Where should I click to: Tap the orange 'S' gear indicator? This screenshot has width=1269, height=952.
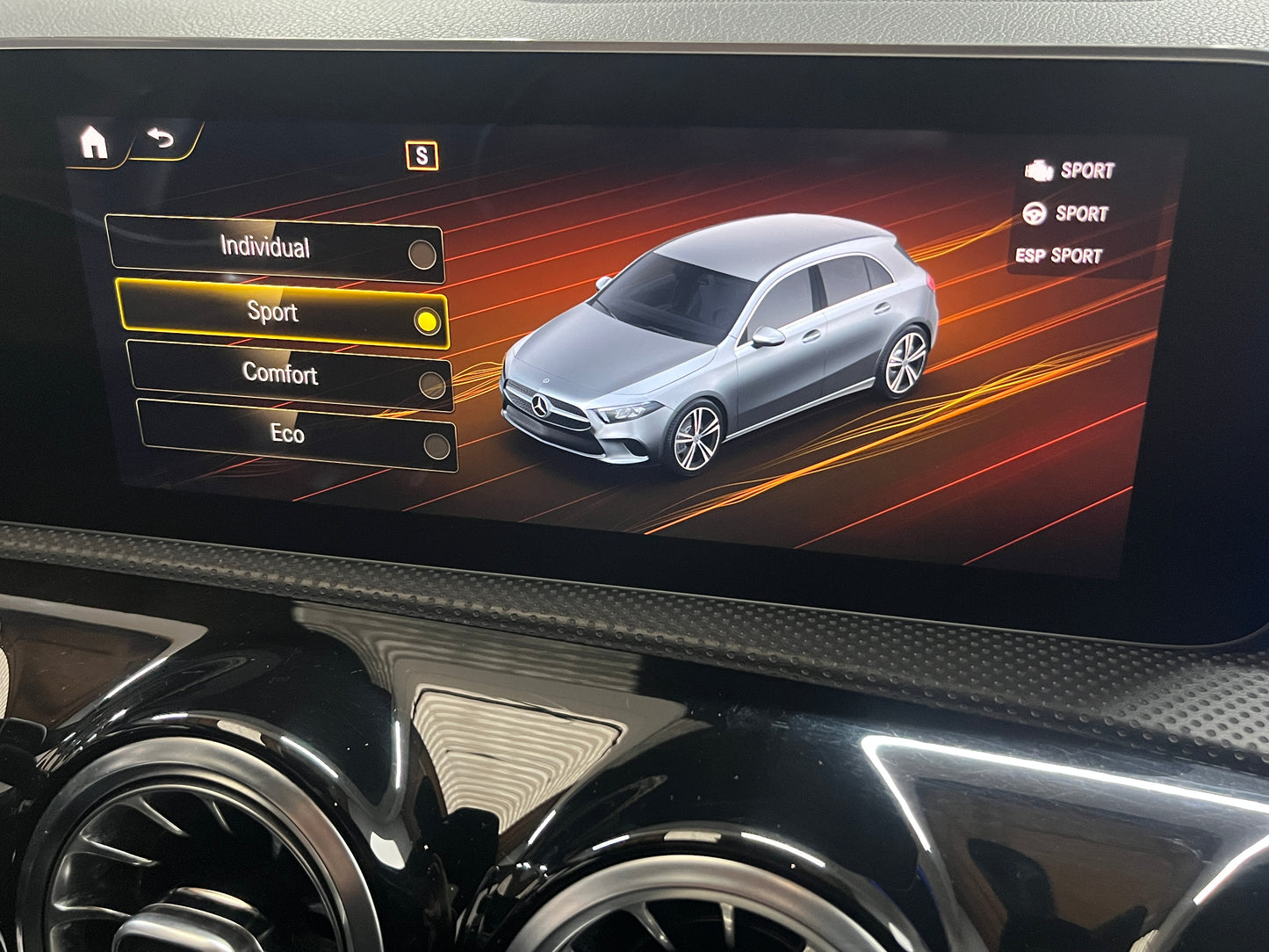click(x=422, y=155)
